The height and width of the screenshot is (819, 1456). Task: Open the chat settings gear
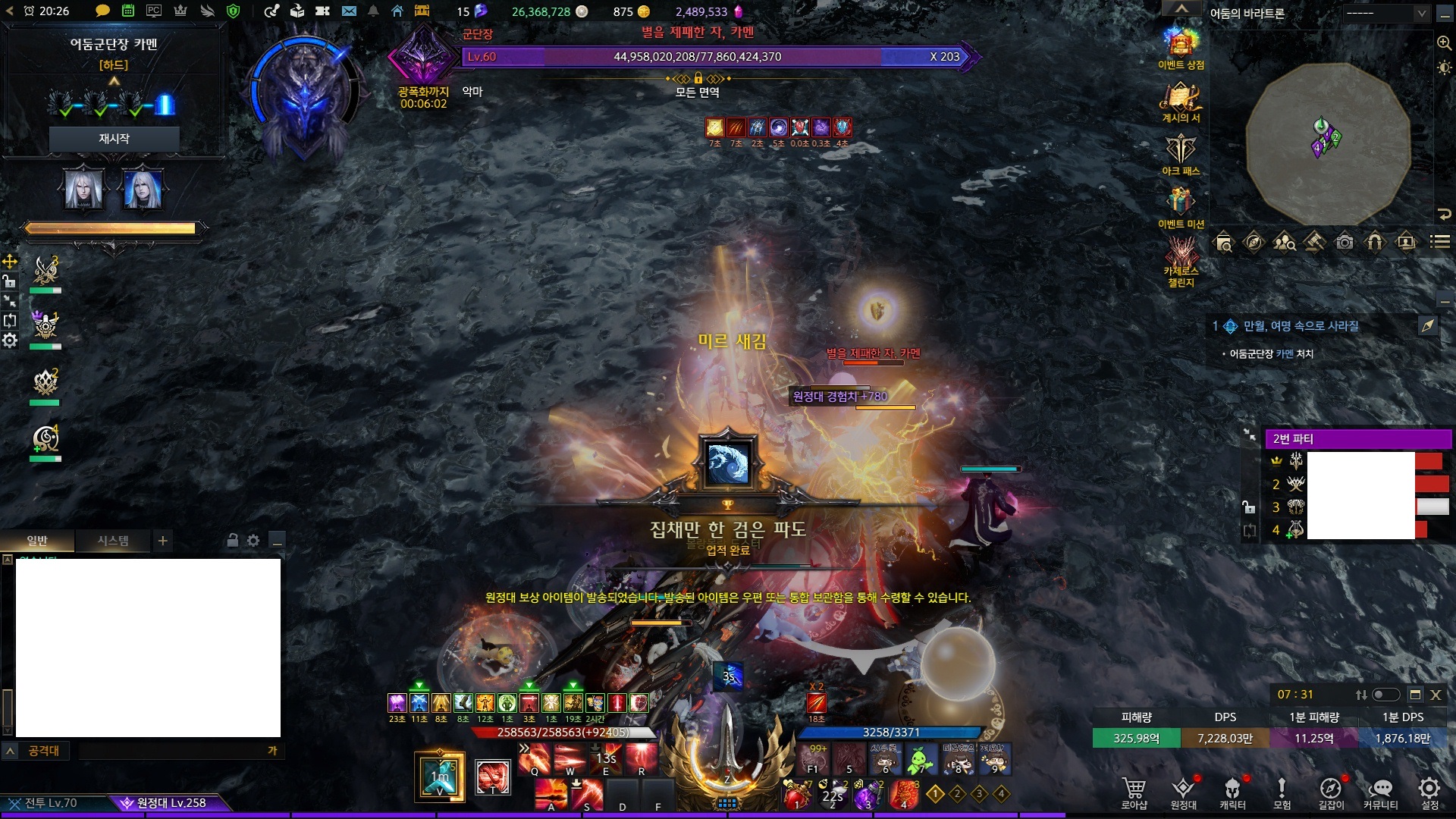click(x=253, y=541)
